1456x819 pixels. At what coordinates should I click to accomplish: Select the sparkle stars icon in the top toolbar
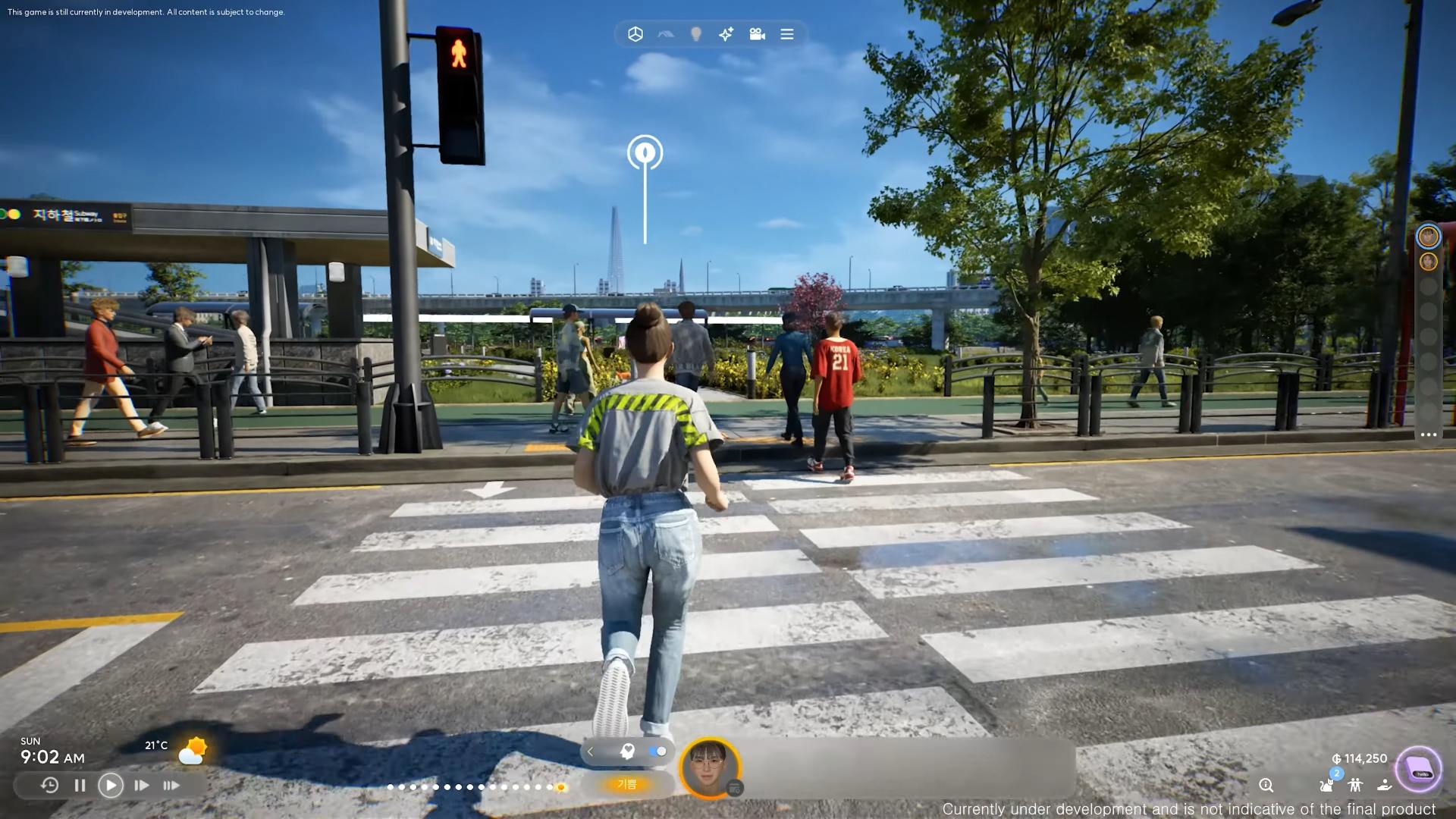pyautogui.click(x=726, y=34)
